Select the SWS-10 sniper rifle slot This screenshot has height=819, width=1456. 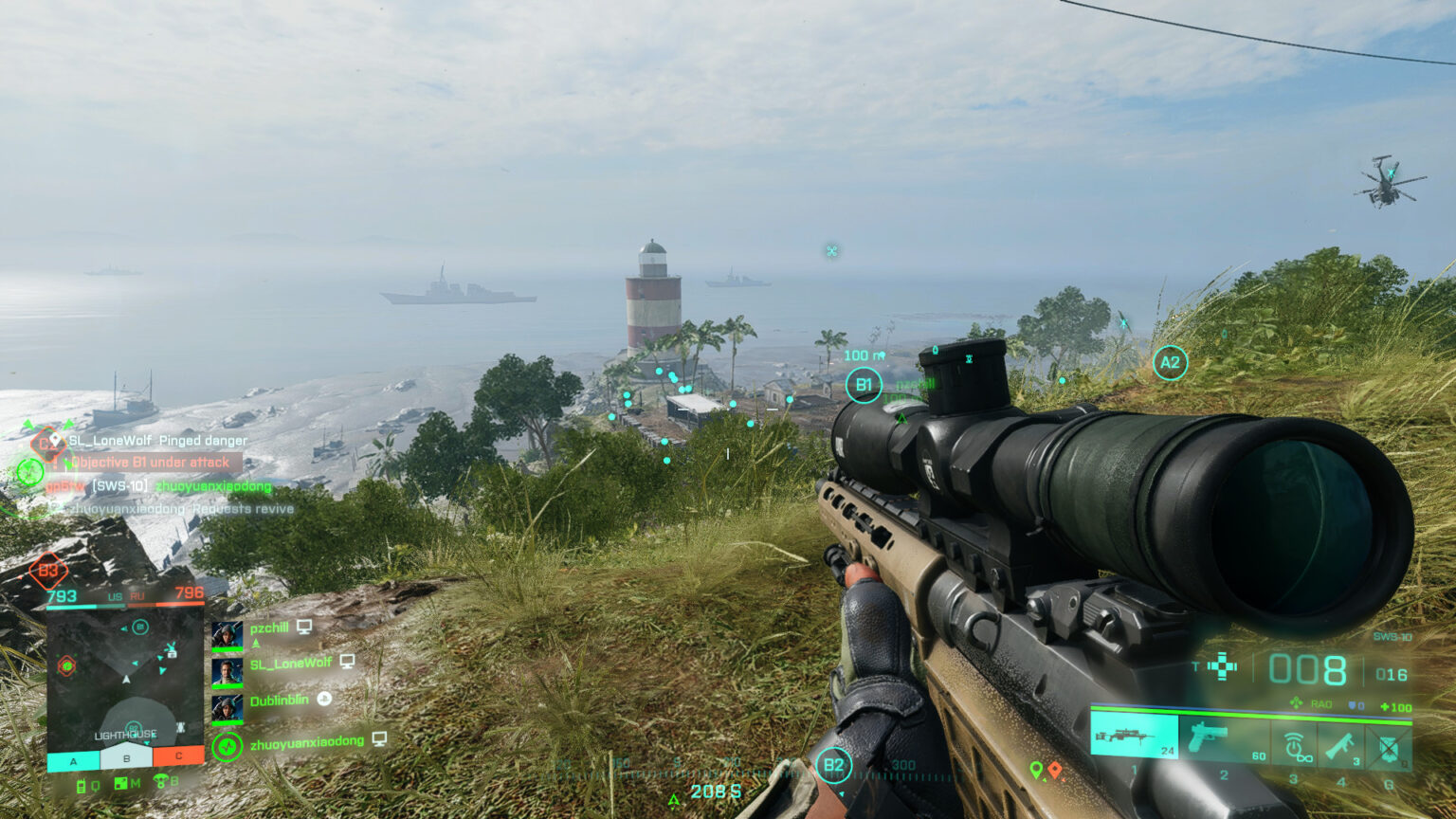point(1134,737)
